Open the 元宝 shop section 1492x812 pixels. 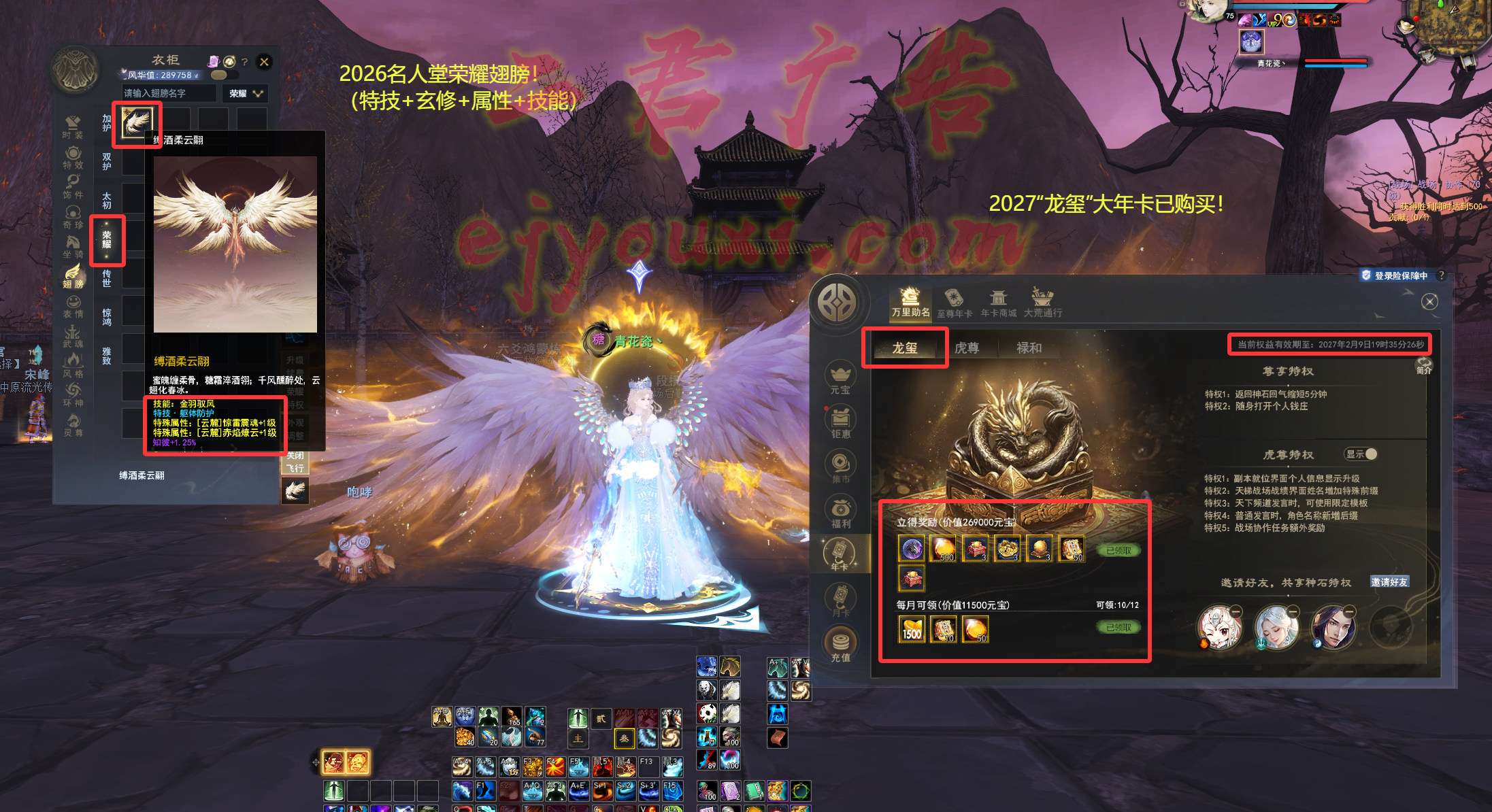[841, 379]
